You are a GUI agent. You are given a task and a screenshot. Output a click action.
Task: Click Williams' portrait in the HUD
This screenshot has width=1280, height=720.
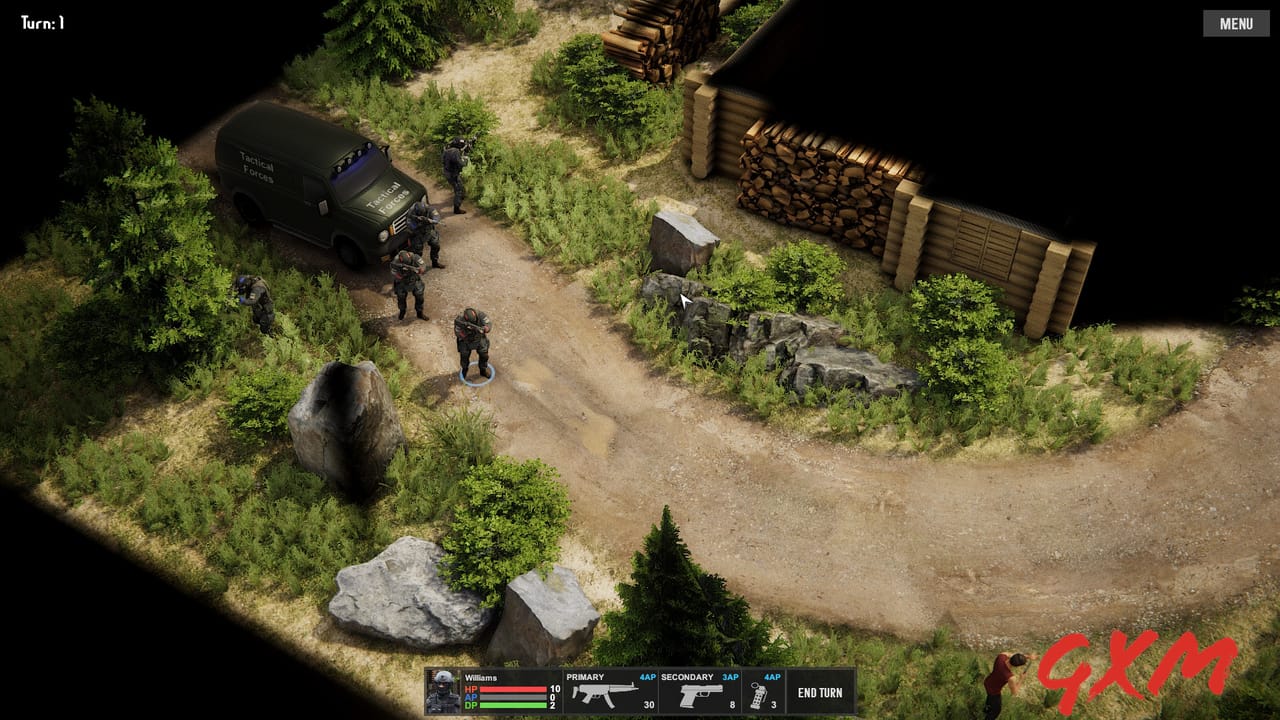click(x=444, y=690)
